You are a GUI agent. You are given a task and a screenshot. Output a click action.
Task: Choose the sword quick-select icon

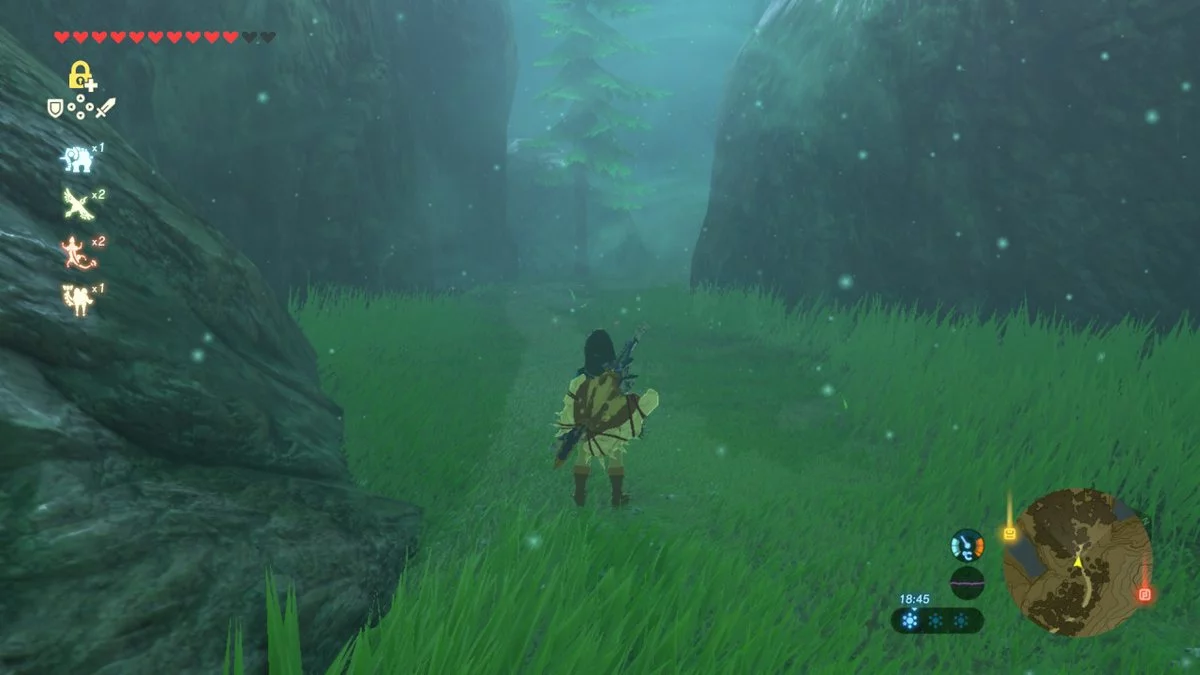coord(106,107)
